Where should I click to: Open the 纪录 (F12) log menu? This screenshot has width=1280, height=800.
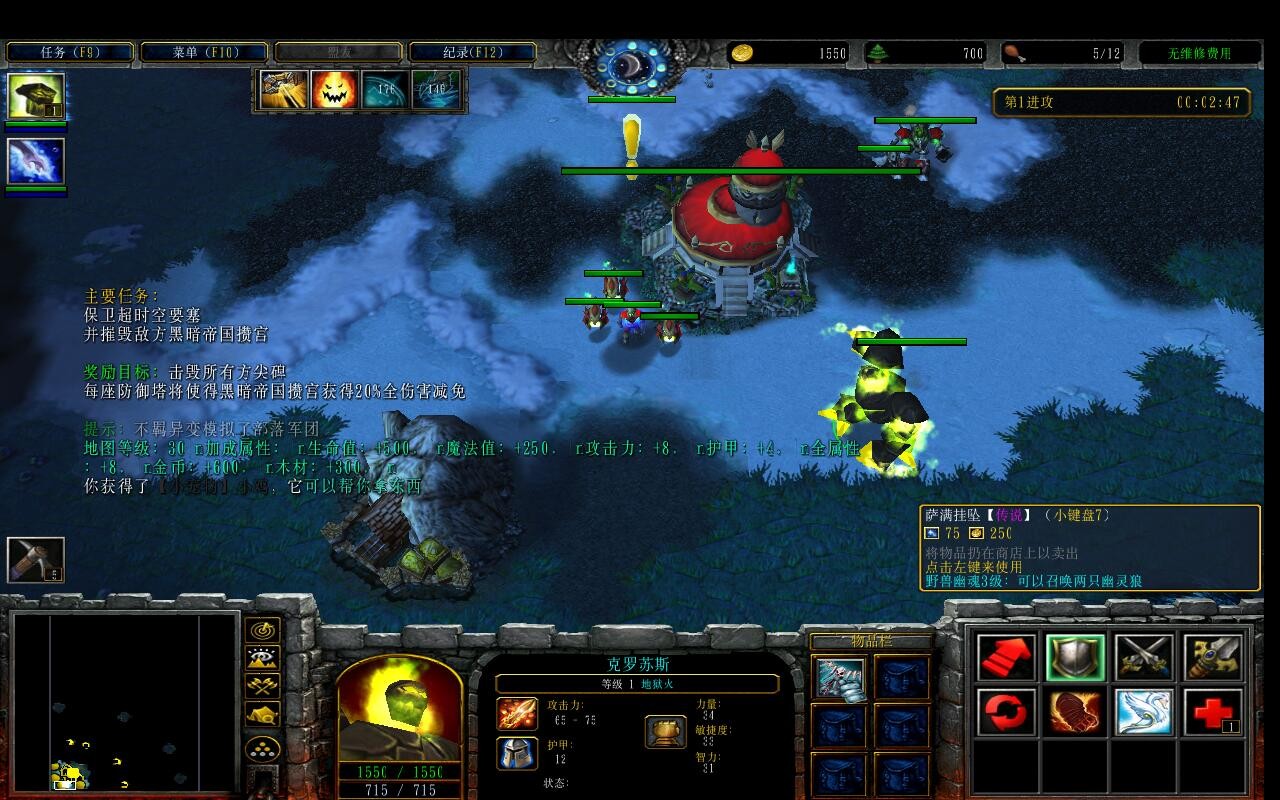point(472,52)
